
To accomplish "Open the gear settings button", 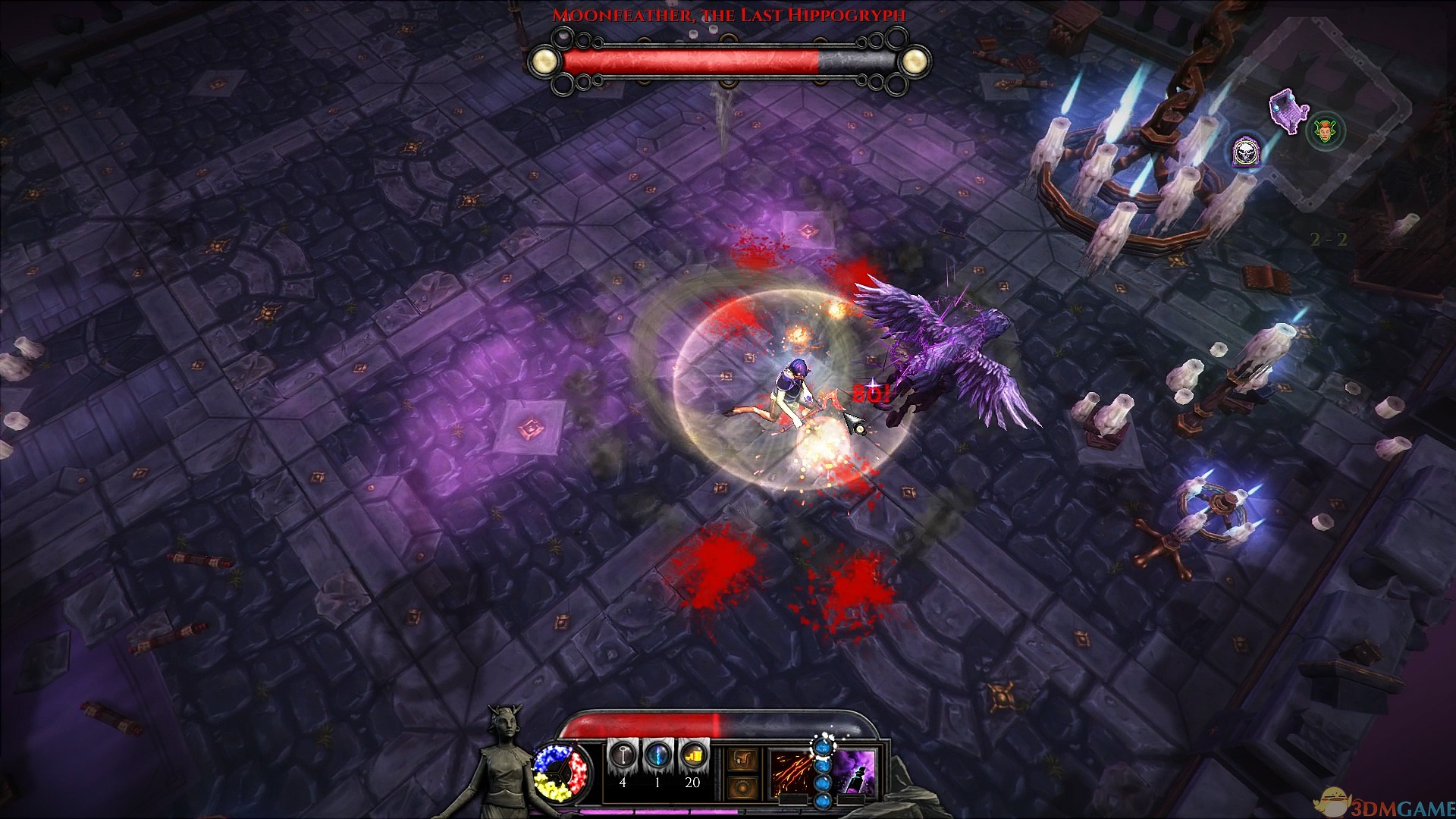I will [x=742, y=786].
